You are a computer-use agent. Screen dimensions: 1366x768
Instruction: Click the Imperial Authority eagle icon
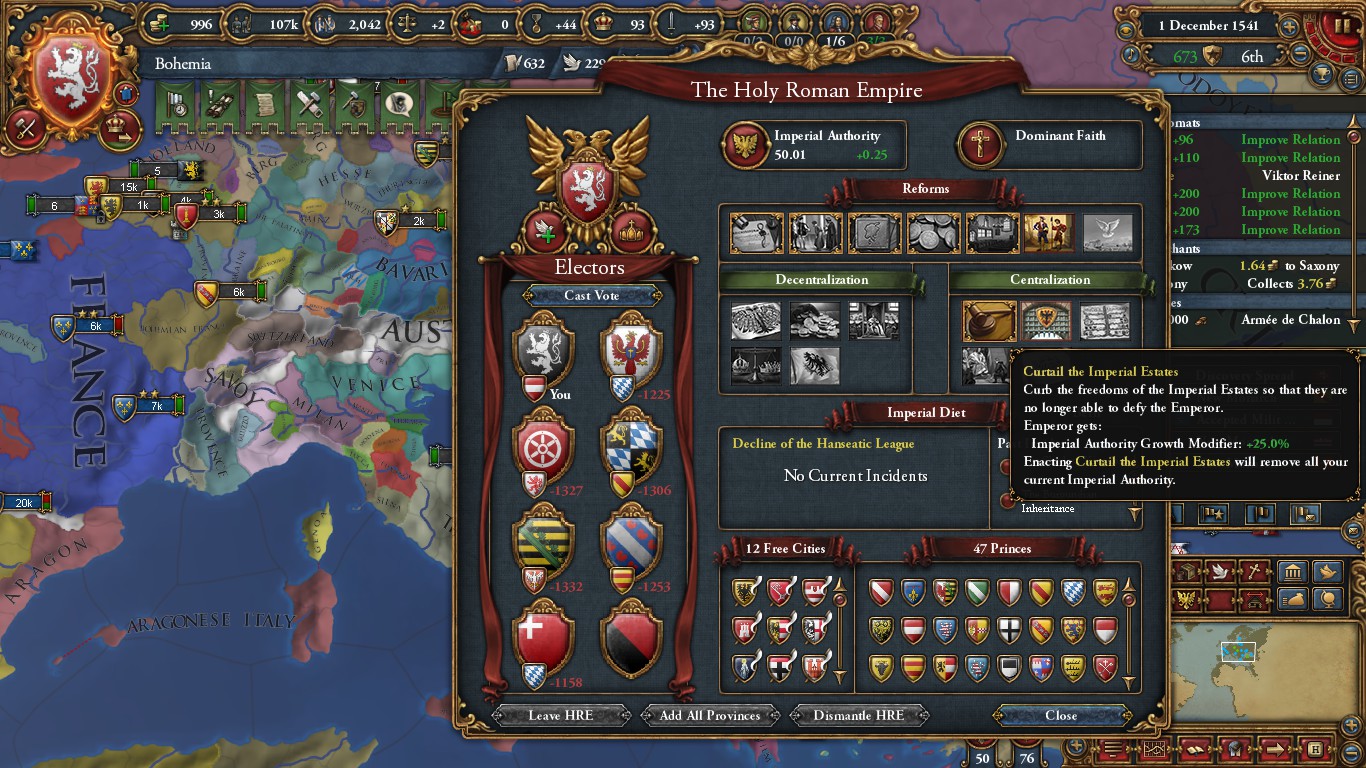744,145
